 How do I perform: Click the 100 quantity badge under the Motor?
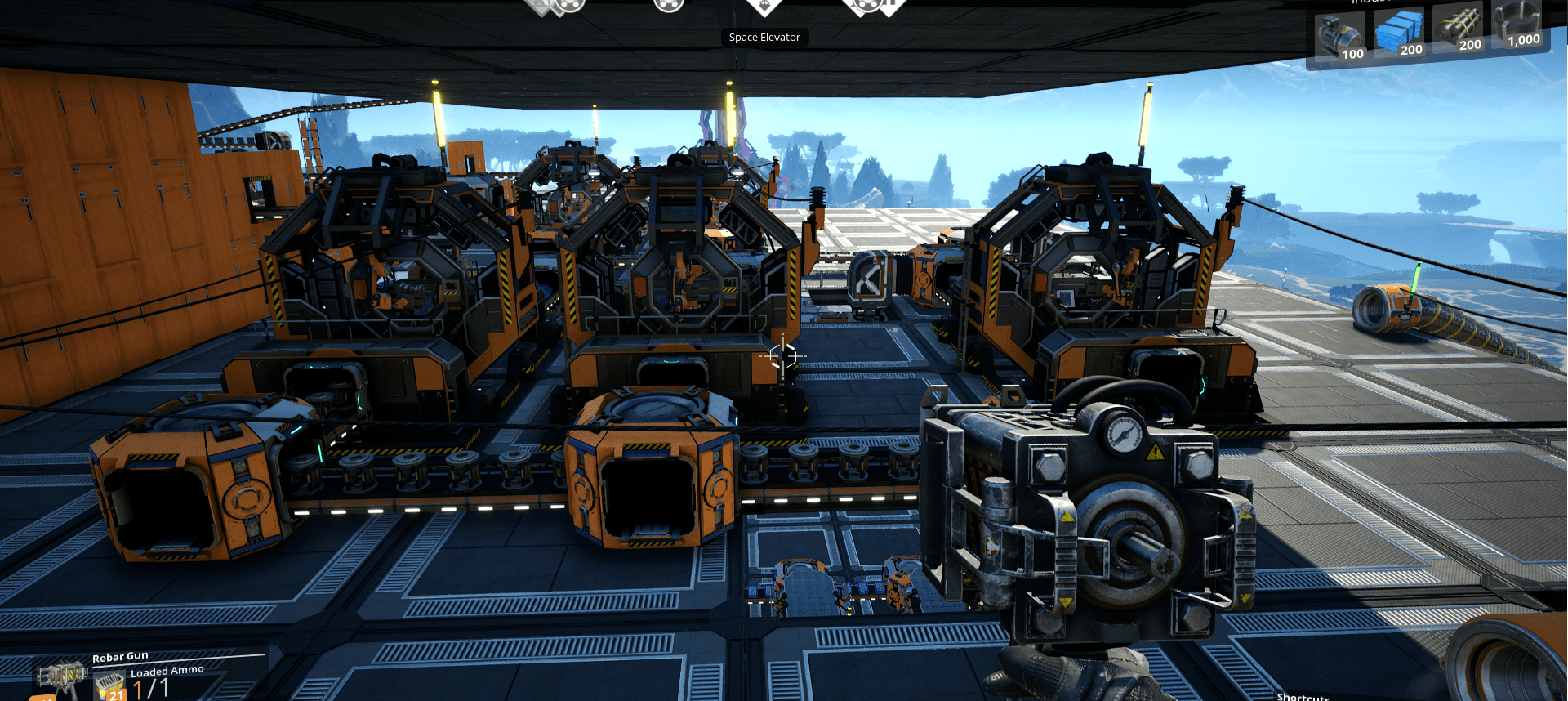tap(1353, 54)
